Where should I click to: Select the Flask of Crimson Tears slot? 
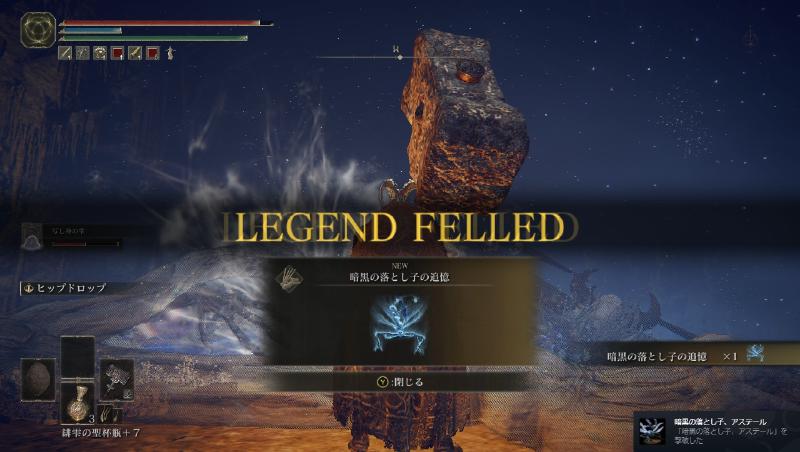(77, 402)
